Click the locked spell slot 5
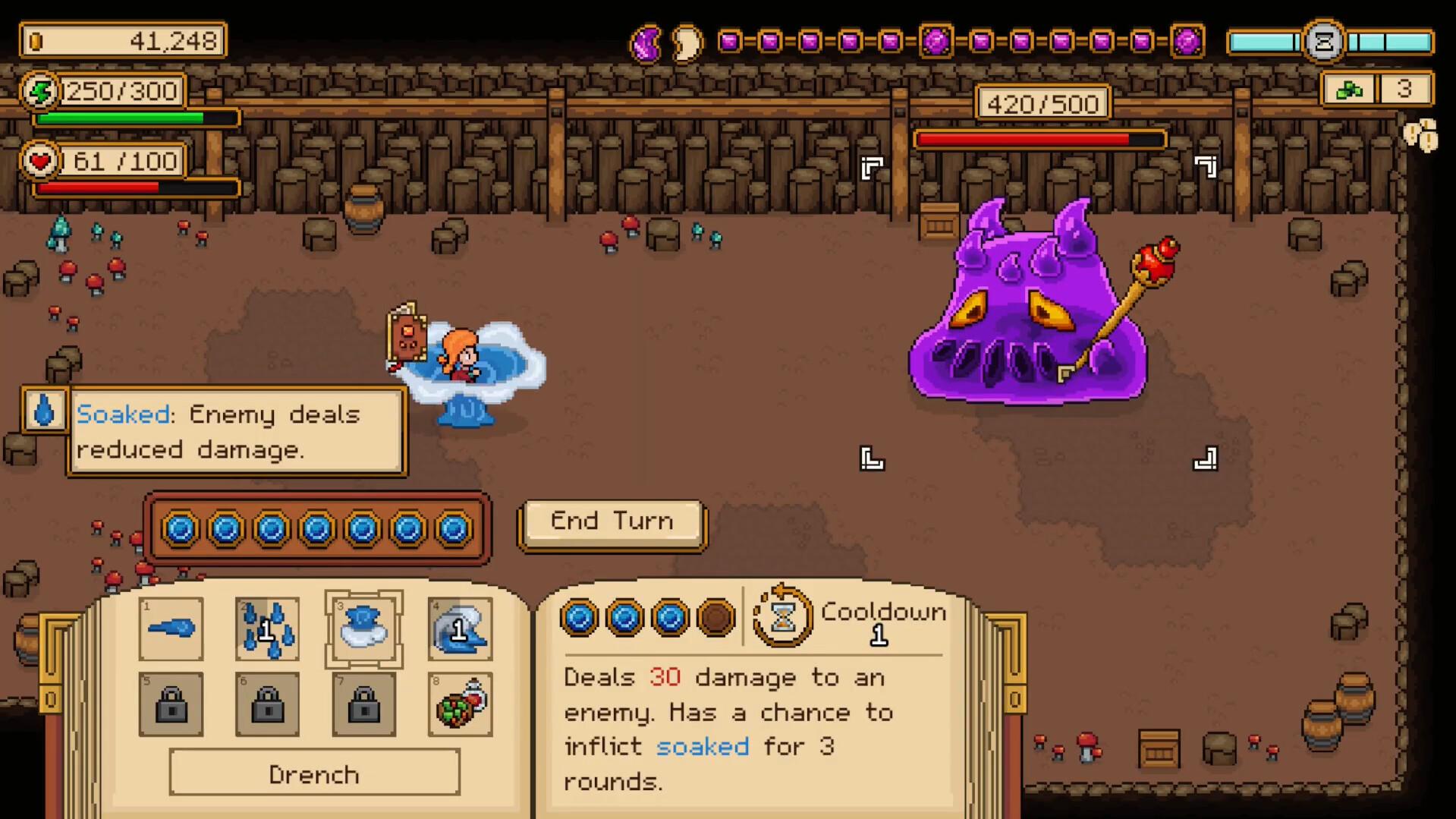1456x819 pixels. point(171,704)
